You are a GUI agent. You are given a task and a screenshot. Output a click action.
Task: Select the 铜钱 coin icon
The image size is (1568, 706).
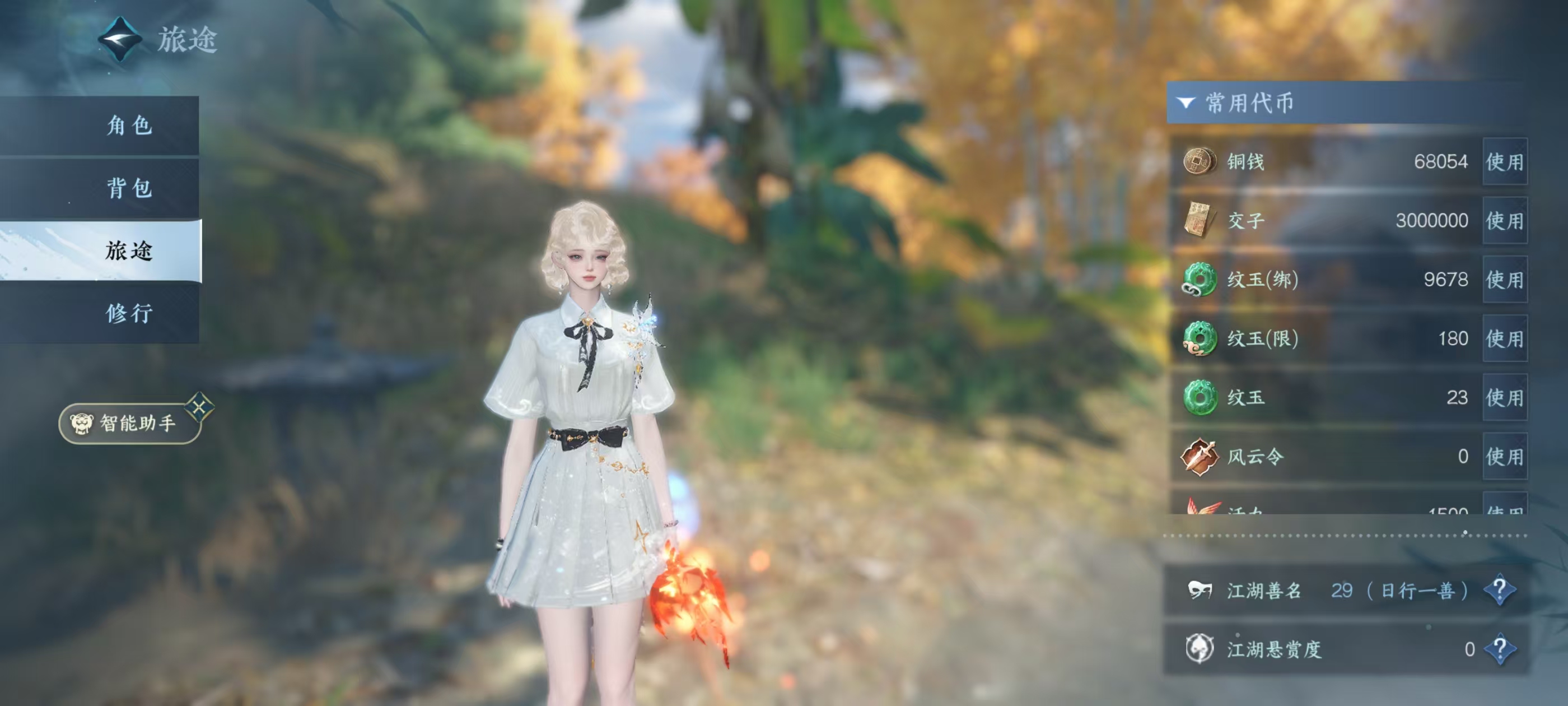[x=1198, y=162]
